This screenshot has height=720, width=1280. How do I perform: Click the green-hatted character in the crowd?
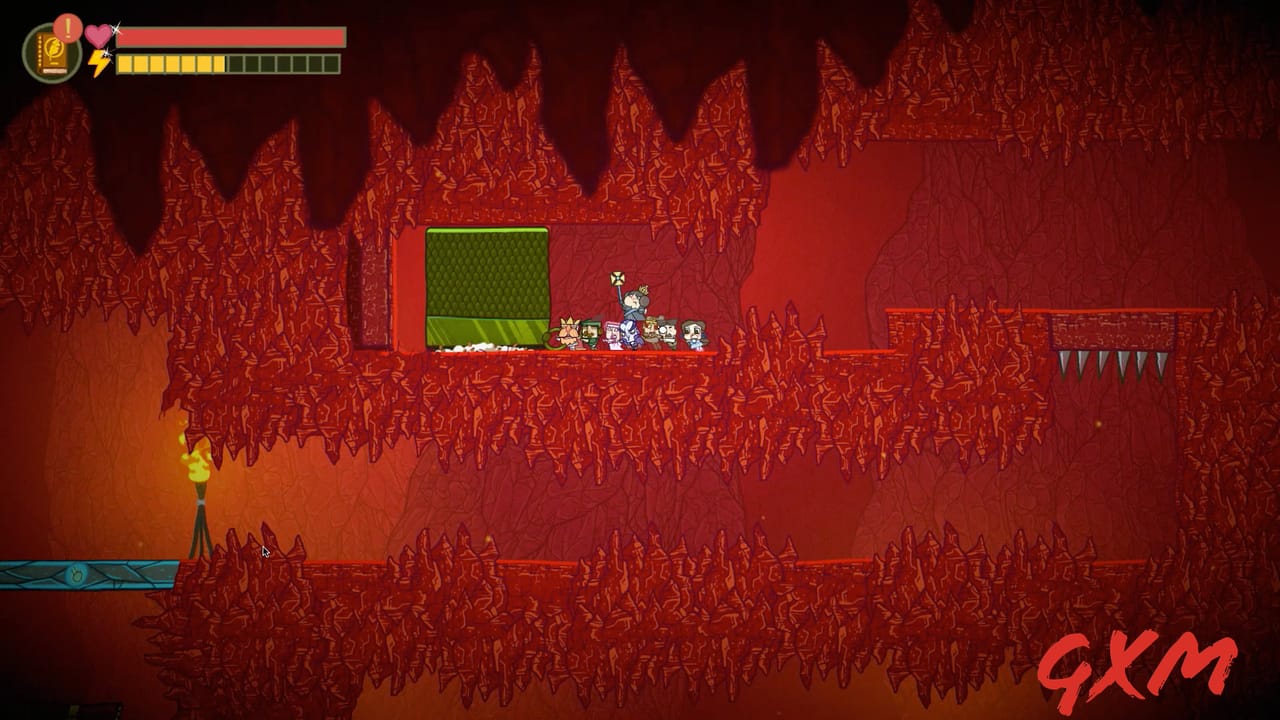coord(589,331)
